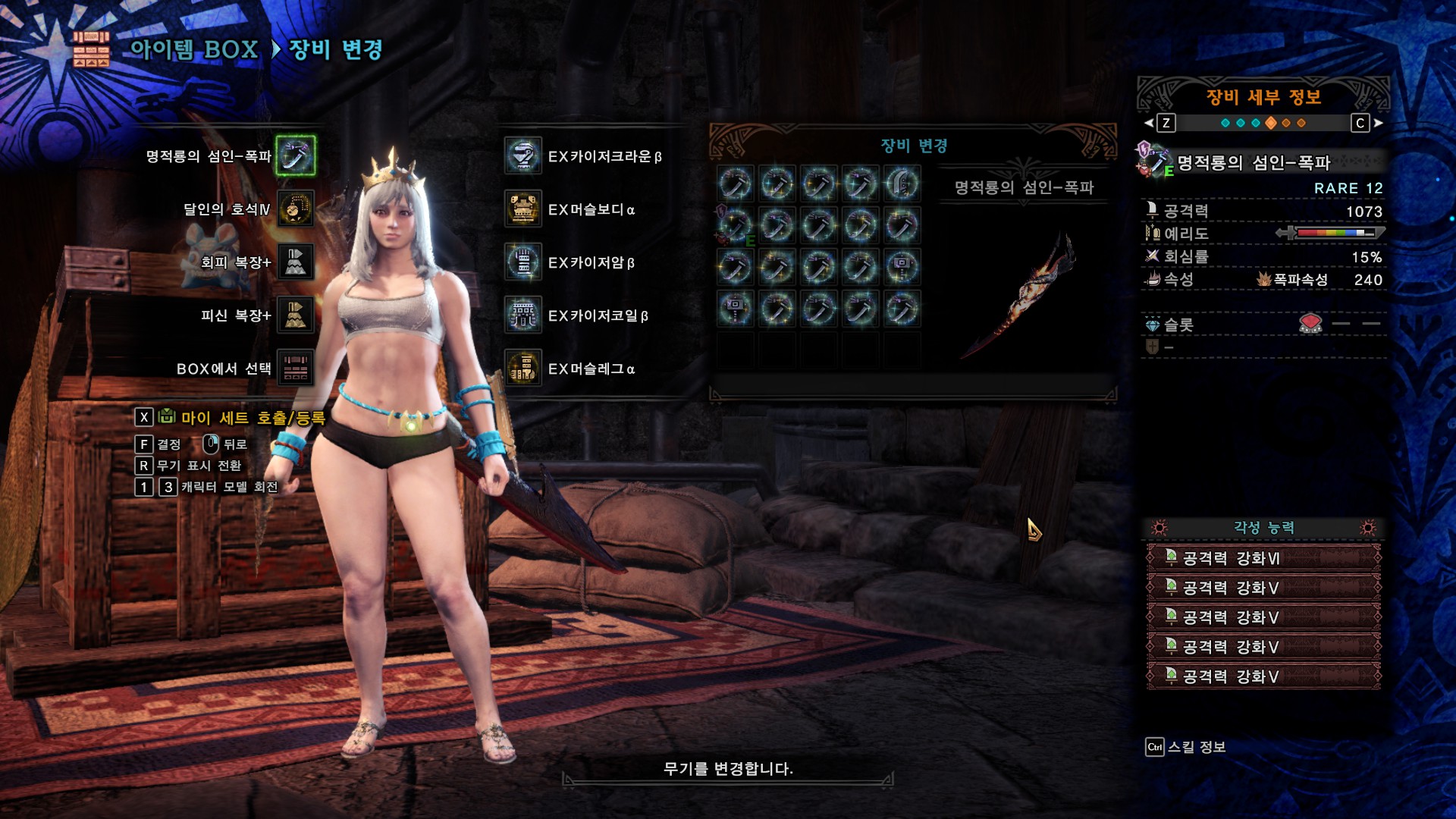
Task: Select the EX카이저크라운β head armor
Action: (523, 156)
